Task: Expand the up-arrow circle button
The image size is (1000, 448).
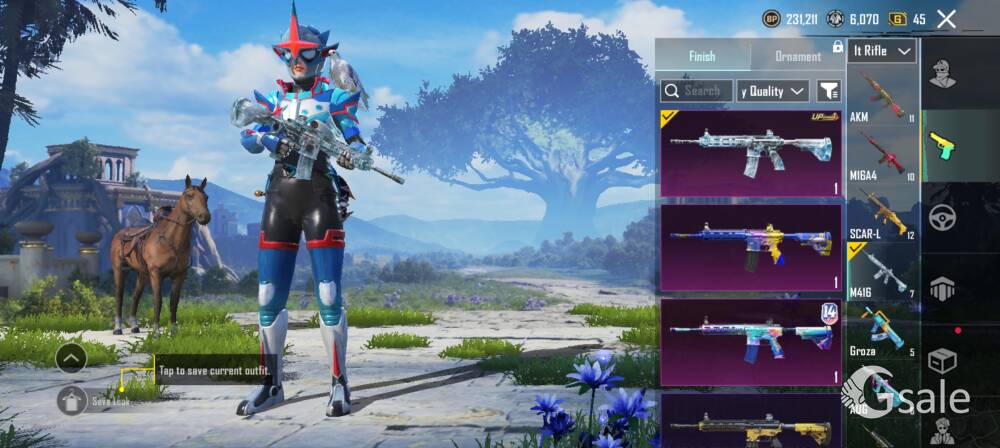Action: point(71,357)
